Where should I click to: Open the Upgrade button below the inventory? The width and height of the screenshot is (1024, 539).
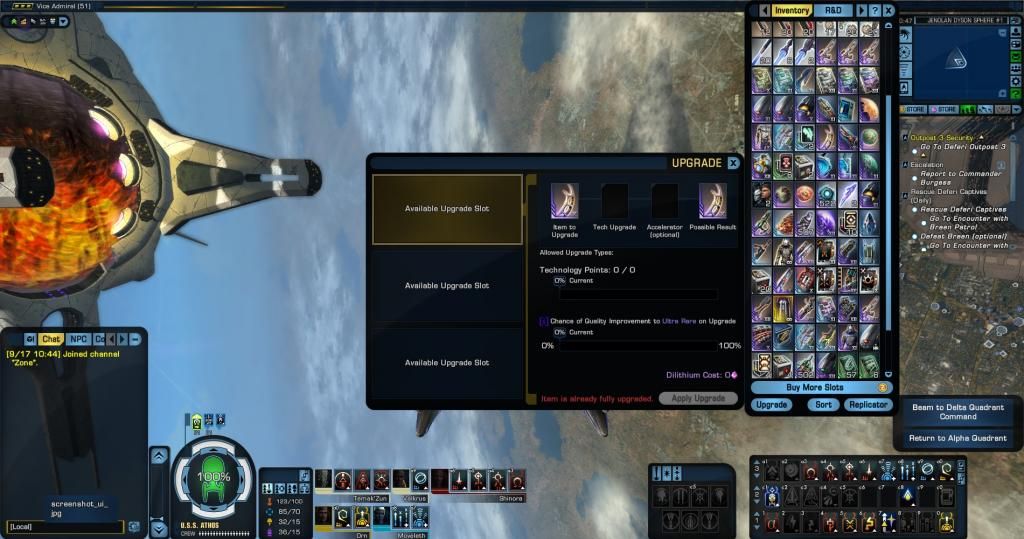click(x=771, y=405)
